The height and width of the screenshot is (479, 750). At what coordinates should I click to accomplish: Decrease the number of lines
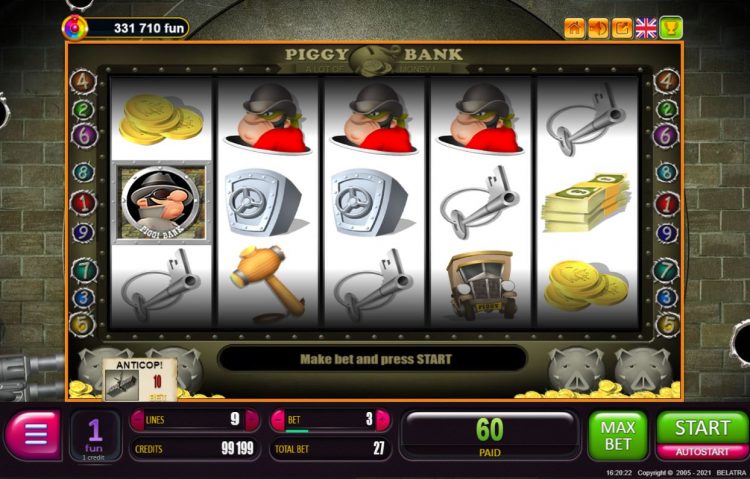137,420
